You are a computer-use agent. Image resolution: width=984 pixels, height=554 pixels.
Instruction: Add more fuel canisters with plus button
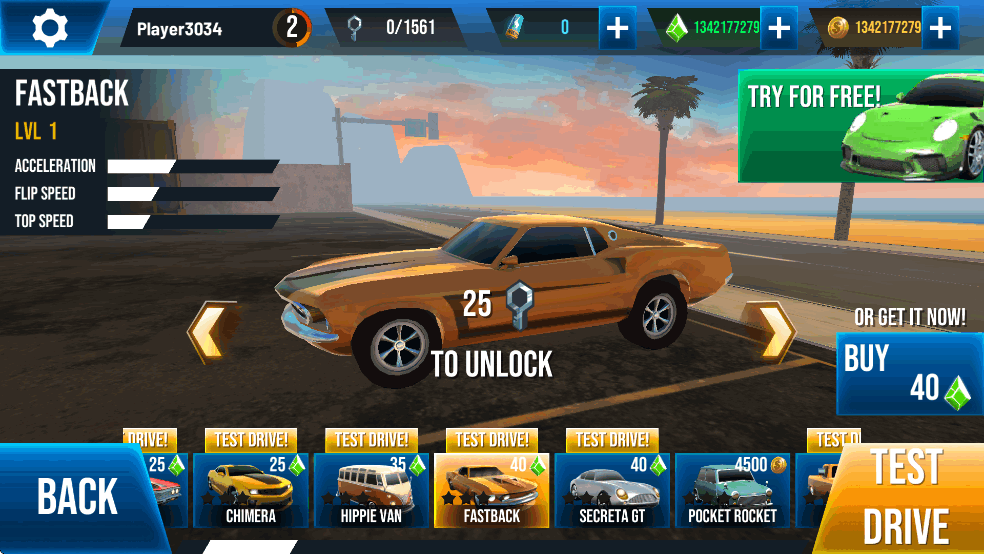[618, 28]
